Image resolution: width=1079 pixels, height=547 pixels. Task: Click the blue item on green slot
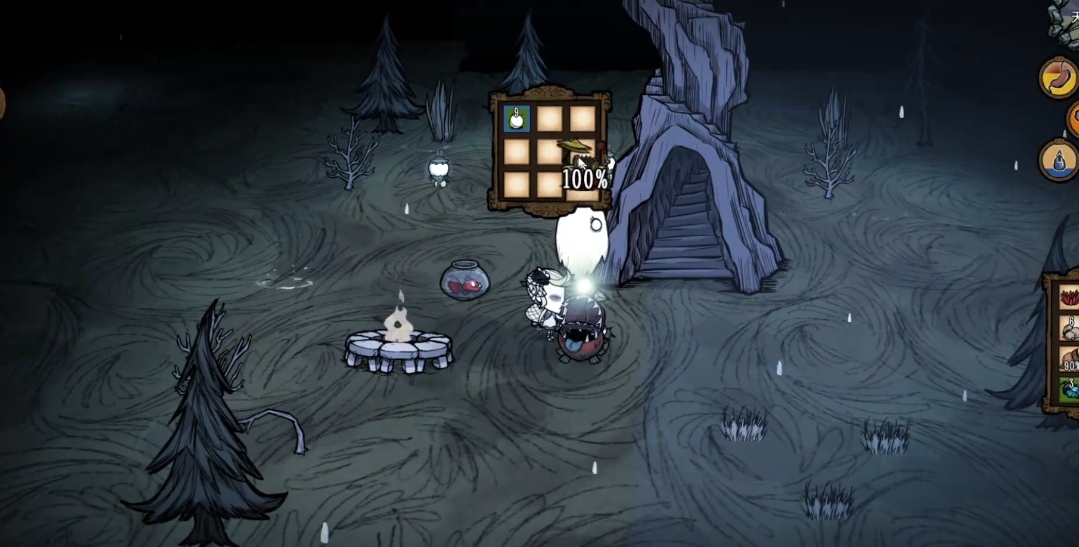(1070, 390)
